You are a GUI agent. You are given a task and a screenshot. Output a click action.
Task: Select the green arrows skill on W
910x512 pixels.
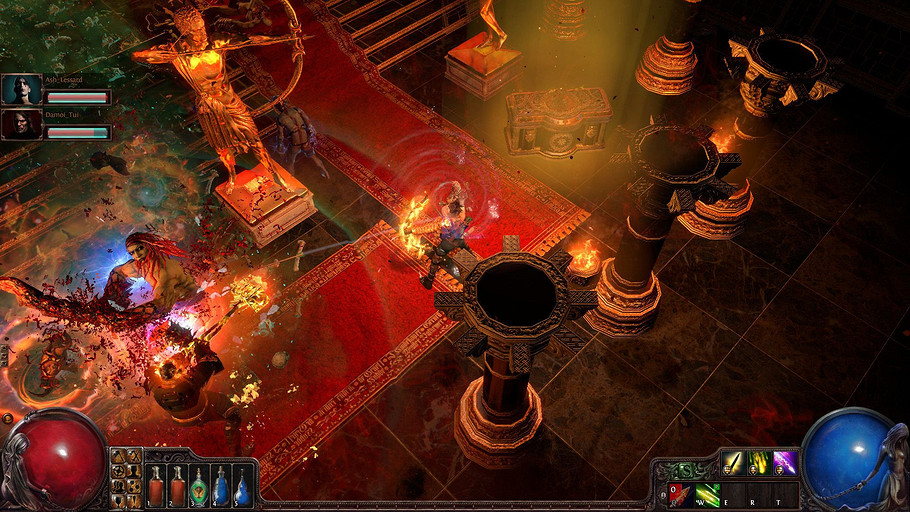click(x=707, y=493)
